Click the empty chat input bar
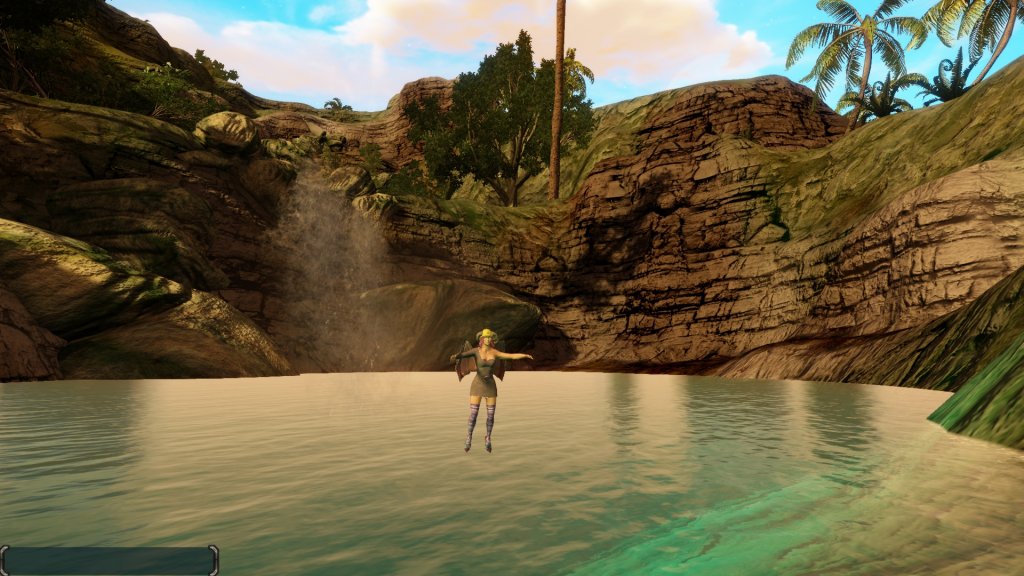Image resolution: width=1024 pixels, height=576 pixels. [x=109, y=560]
